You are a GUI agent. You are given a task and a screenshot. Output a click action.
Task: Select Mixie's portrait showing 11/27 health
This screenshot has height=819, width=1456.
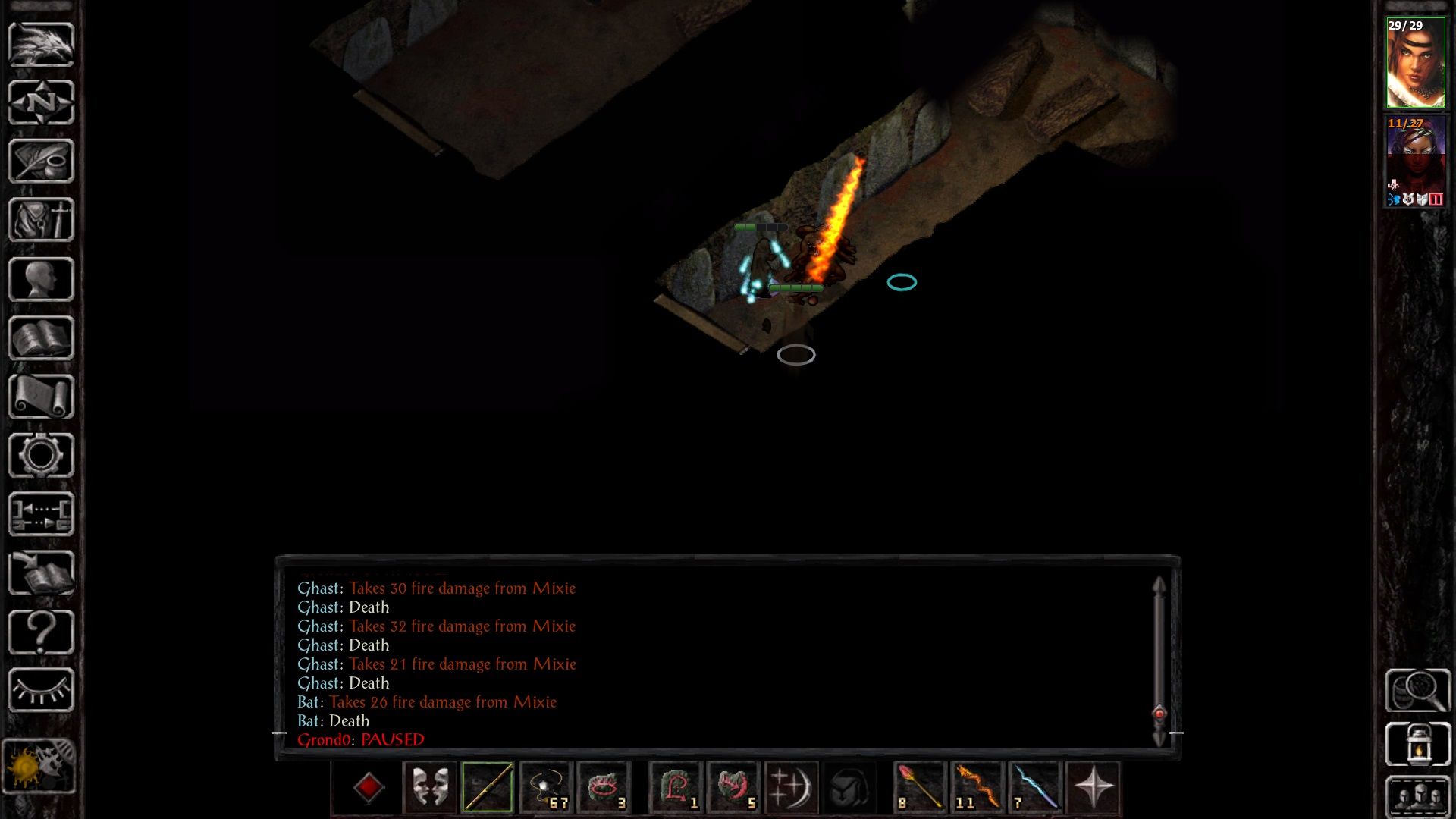coord(1415,163)
